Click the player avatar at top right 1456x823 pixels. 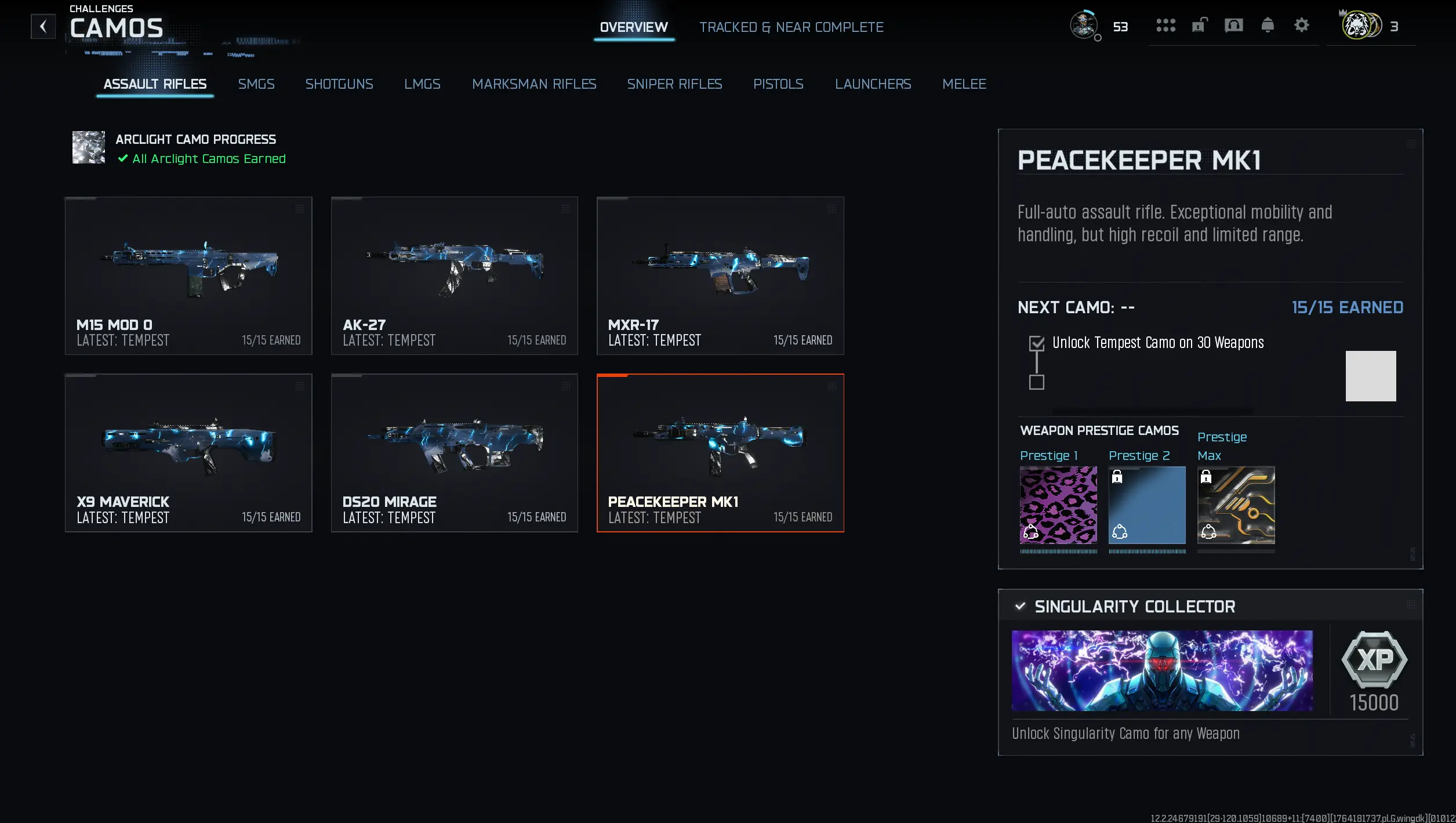[1084, 26]
